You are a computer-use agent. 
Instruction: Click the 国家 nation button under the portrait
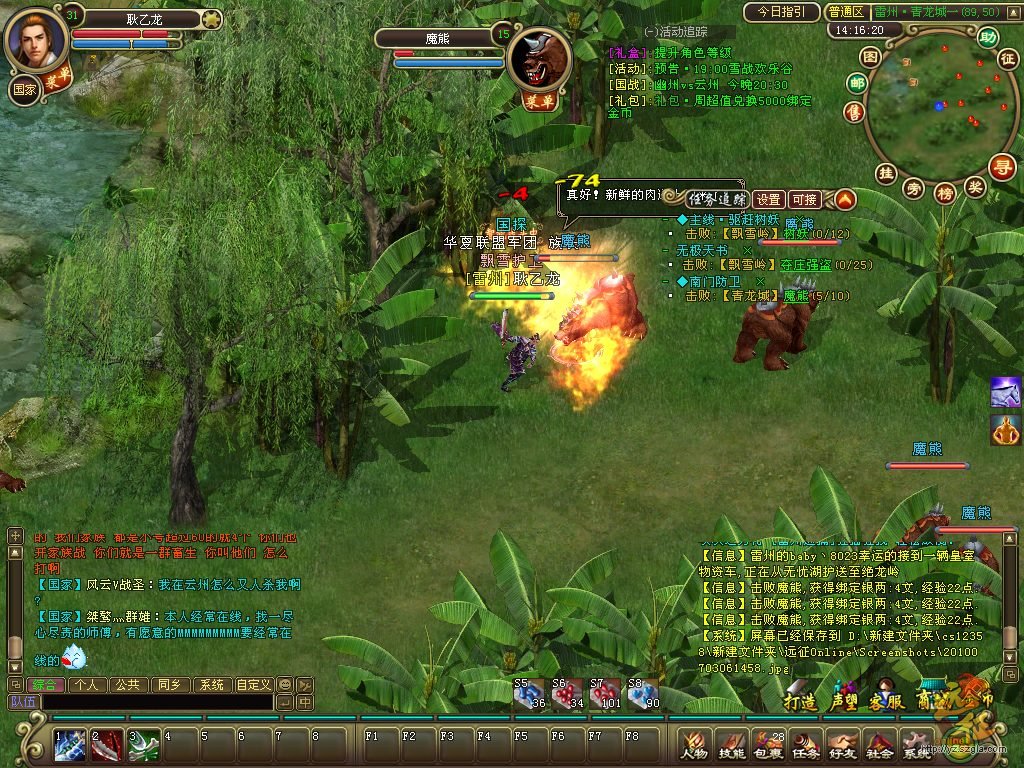(25, 88)
